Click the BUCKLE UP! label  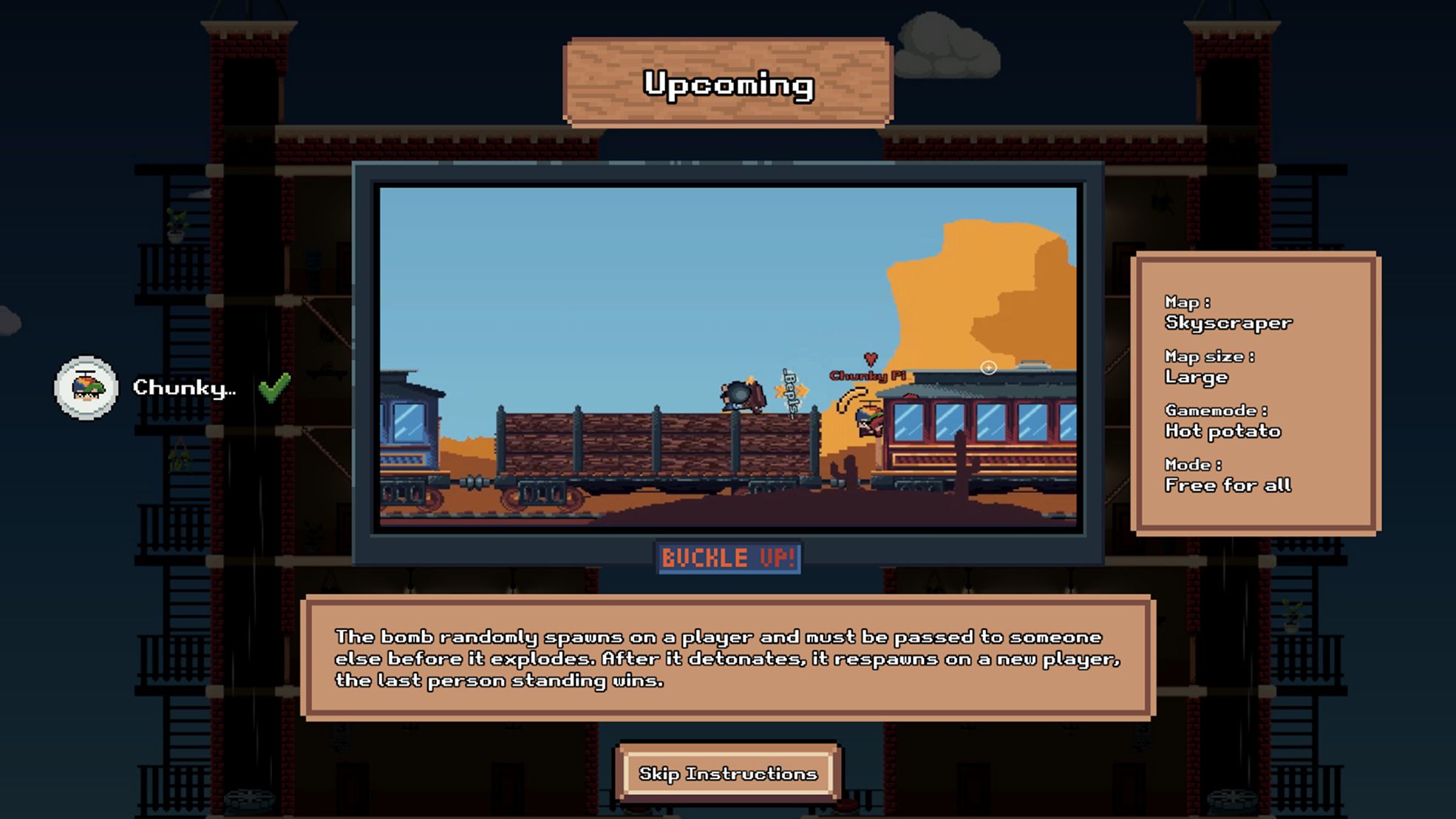pyautogui.click(x=727, y=559)
